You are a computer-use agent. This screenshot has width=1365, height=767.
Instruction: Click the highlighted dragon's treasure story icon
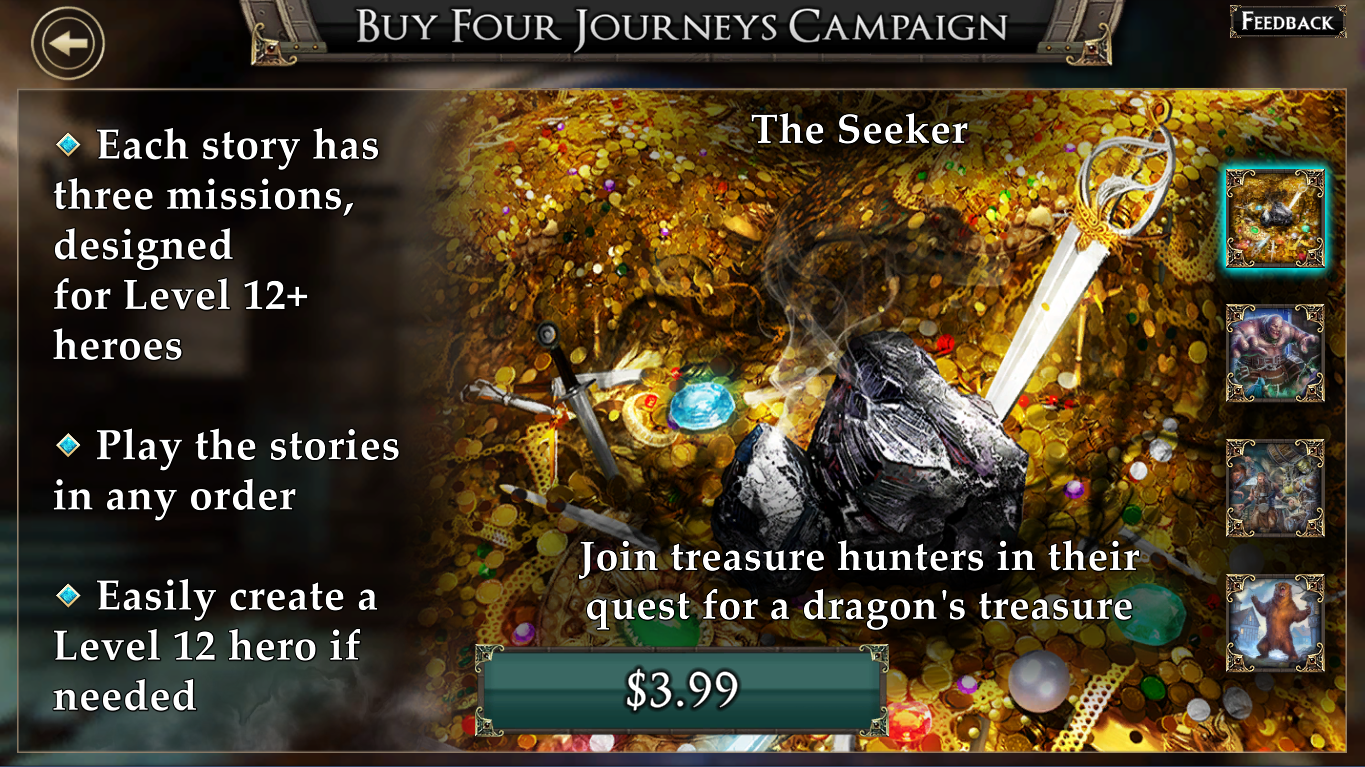pyautogui.click(x=1275, y=217)
